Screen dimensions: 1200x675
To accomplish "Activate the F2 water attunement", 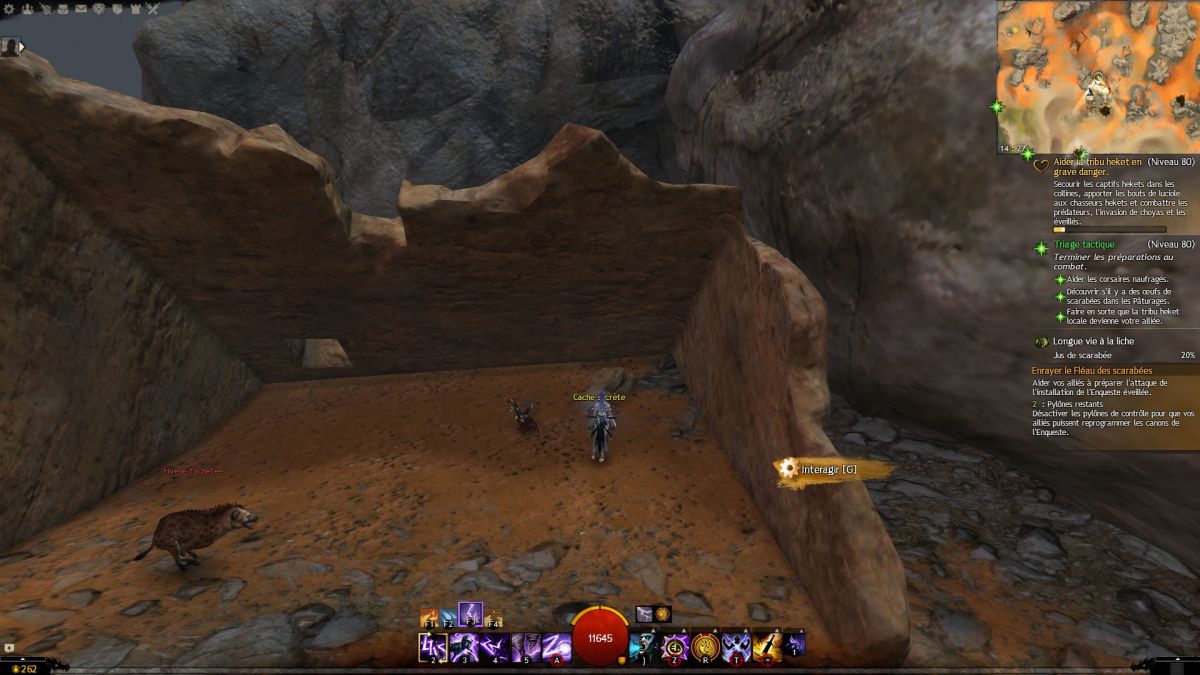I will click(449, 618).
